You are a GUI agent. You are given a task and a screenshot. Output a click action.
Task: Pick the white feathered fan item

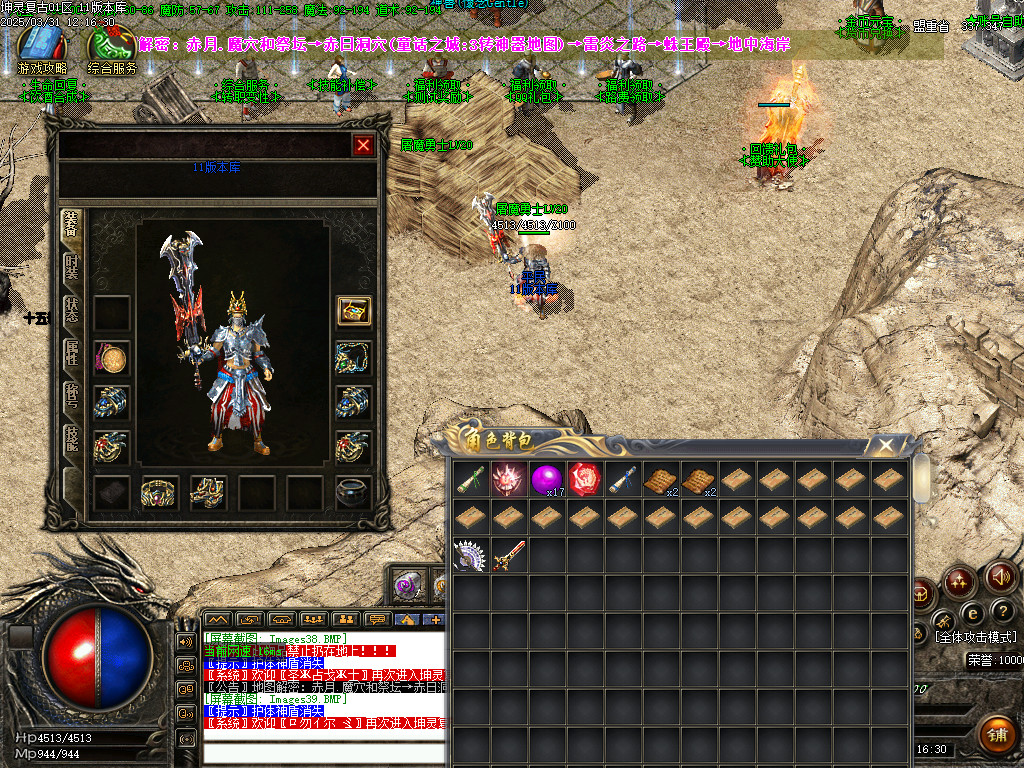[x=469, y=555]
